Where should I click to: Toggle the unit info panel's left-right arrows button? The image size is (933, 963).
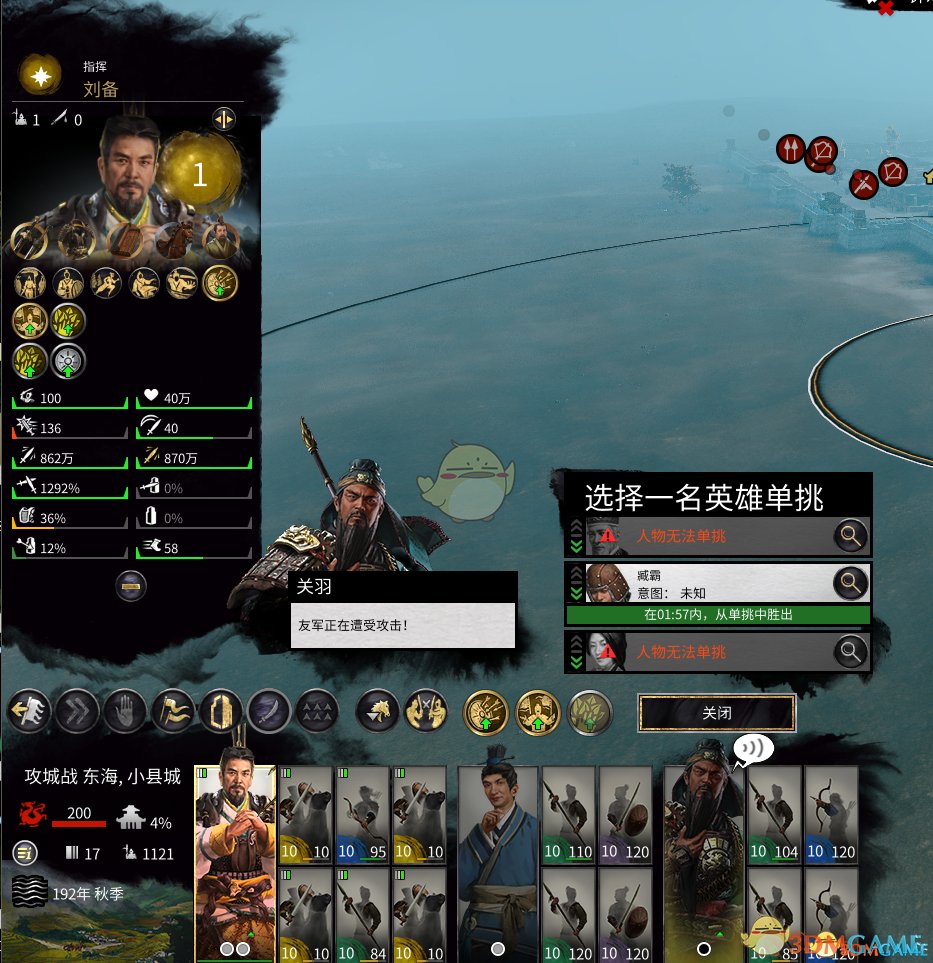click(224, 120)
